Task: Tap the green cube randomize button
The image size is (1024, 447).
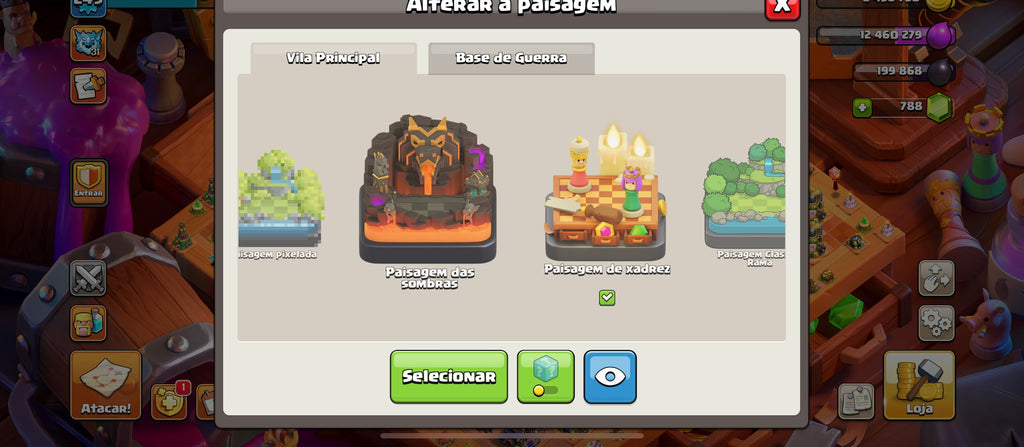Action: 545,376
